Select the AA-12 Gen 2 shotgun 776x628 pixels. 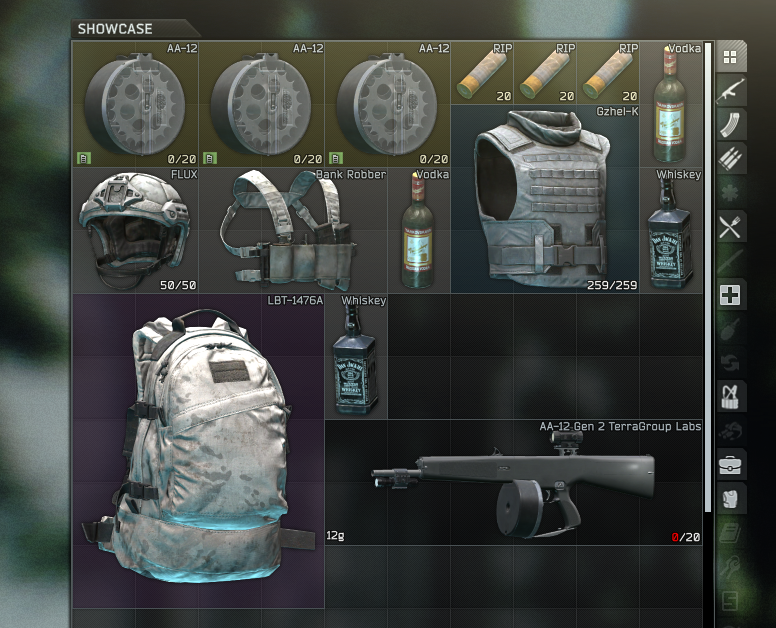pos(515,482)
